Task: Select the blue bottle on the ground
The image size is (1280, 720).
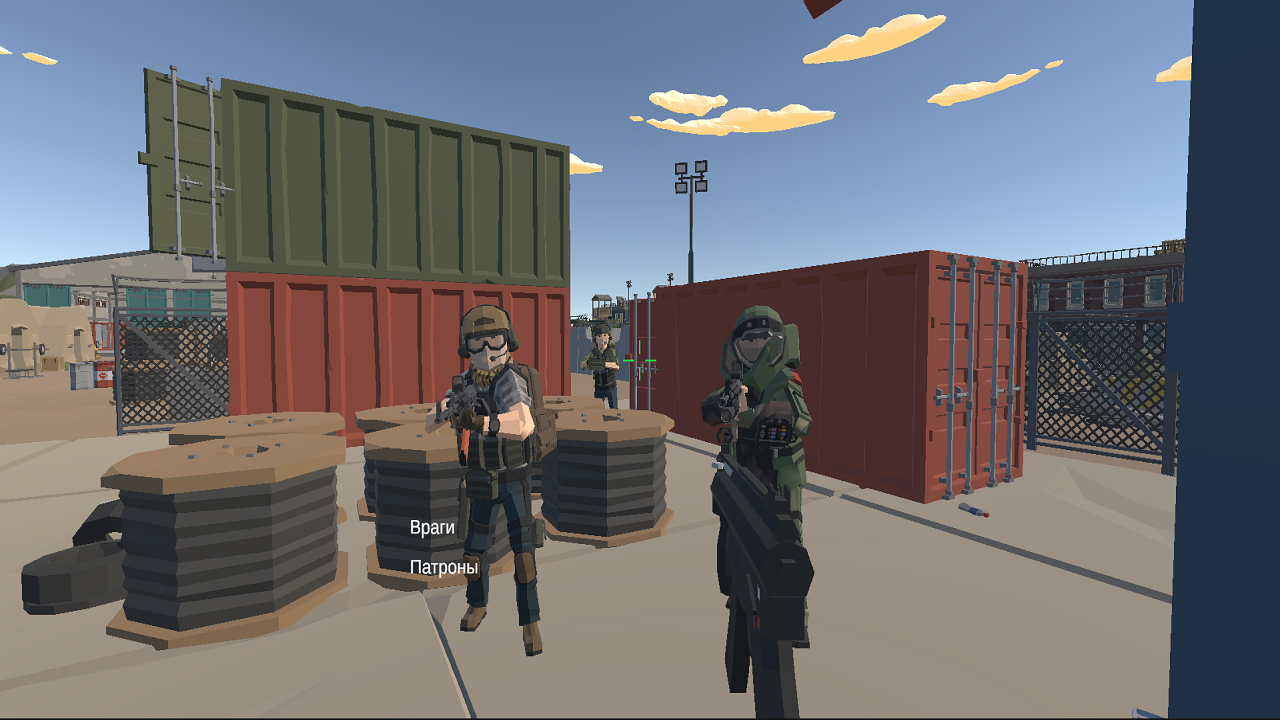Action: [973, 512]
